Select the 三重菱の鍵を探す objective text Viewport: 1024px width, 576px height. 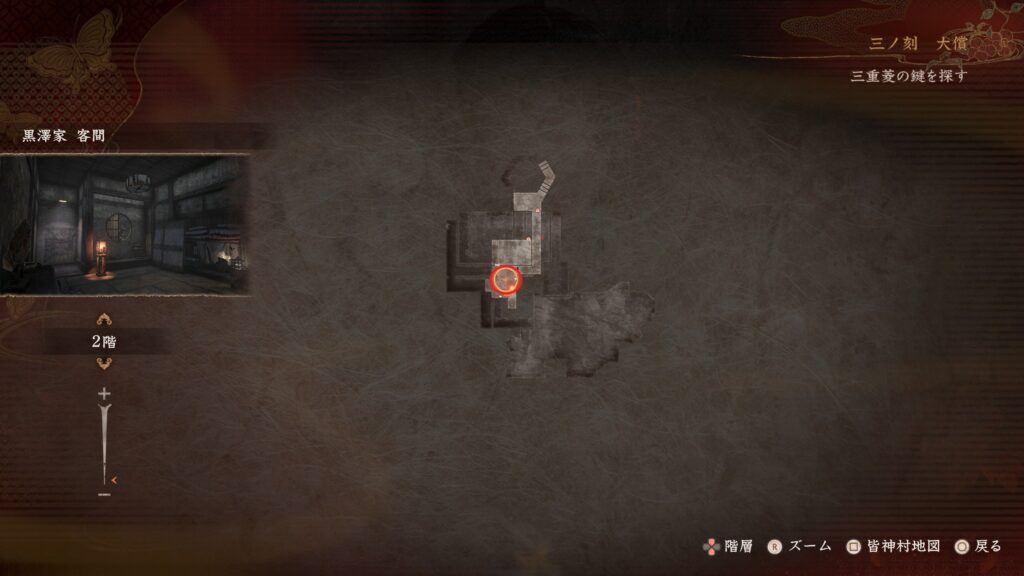pyautogui.click(x=909, y=76)
